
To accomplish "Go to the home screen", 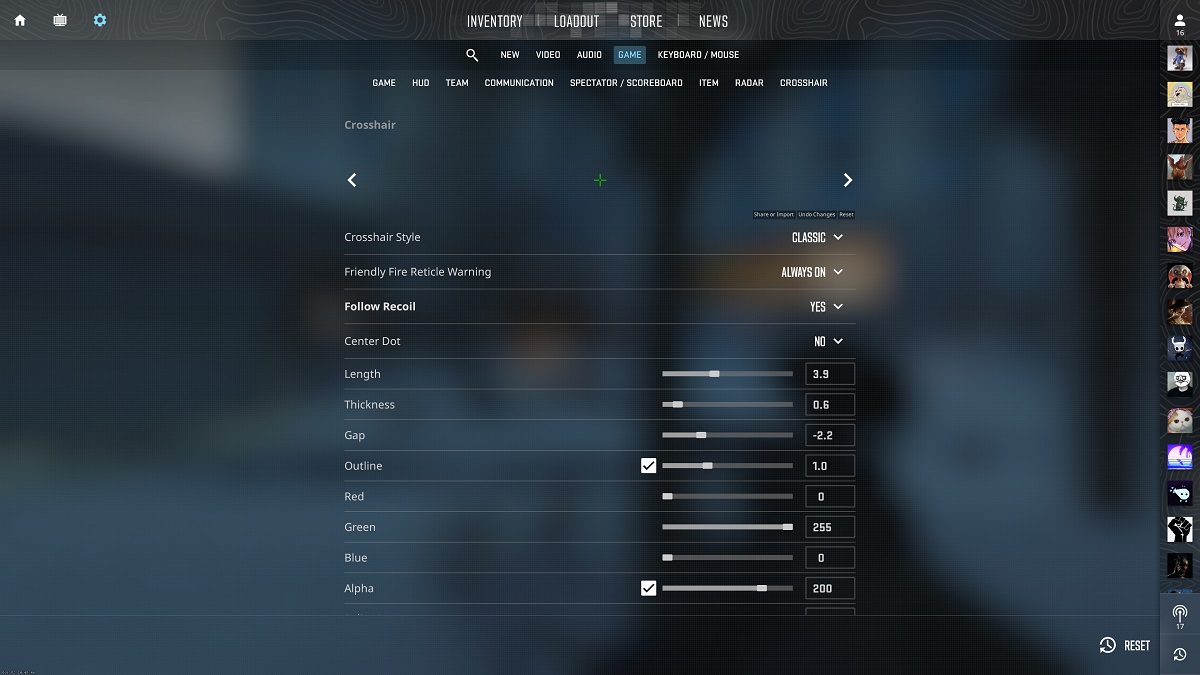I will click(x=20, y=20).
